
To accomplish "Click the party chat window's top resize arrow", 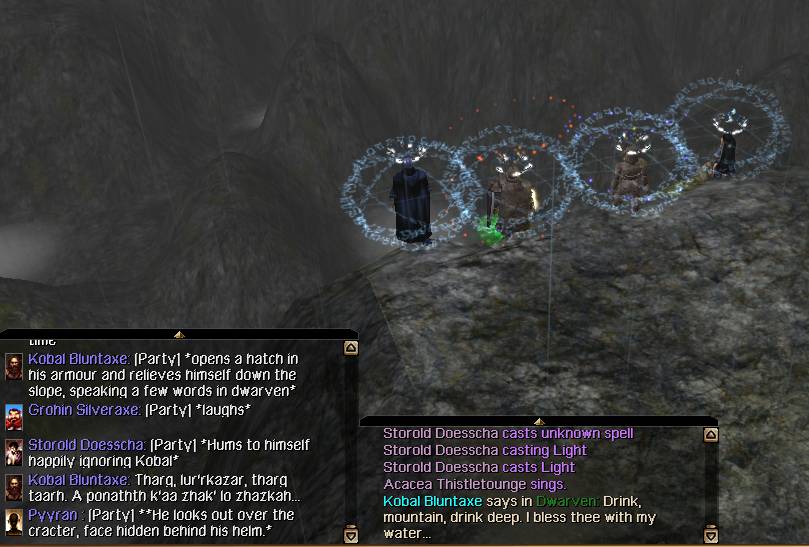I will pyautogui.click(x=178, y=334).
